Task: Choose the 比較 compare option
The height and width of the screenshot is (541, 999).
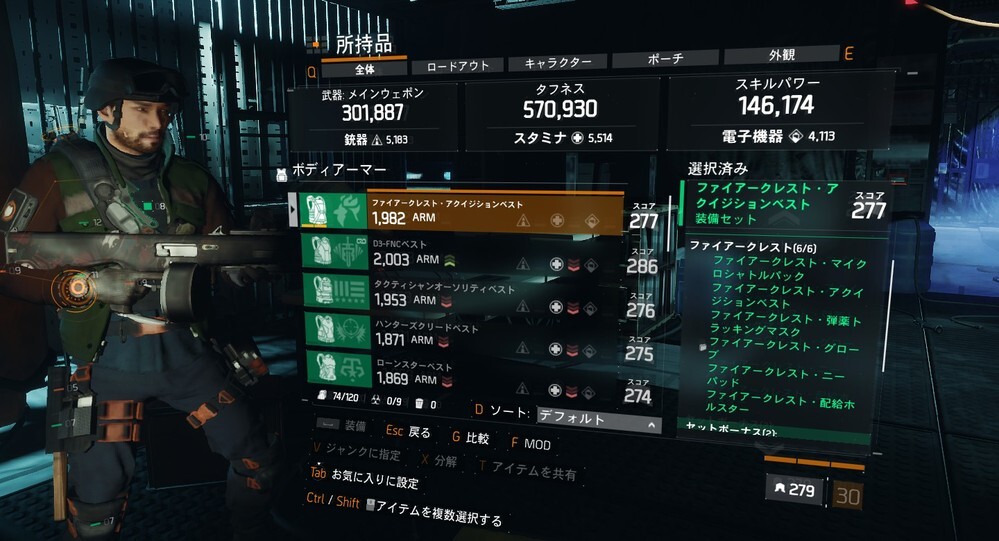Action: tap(469, 438)
